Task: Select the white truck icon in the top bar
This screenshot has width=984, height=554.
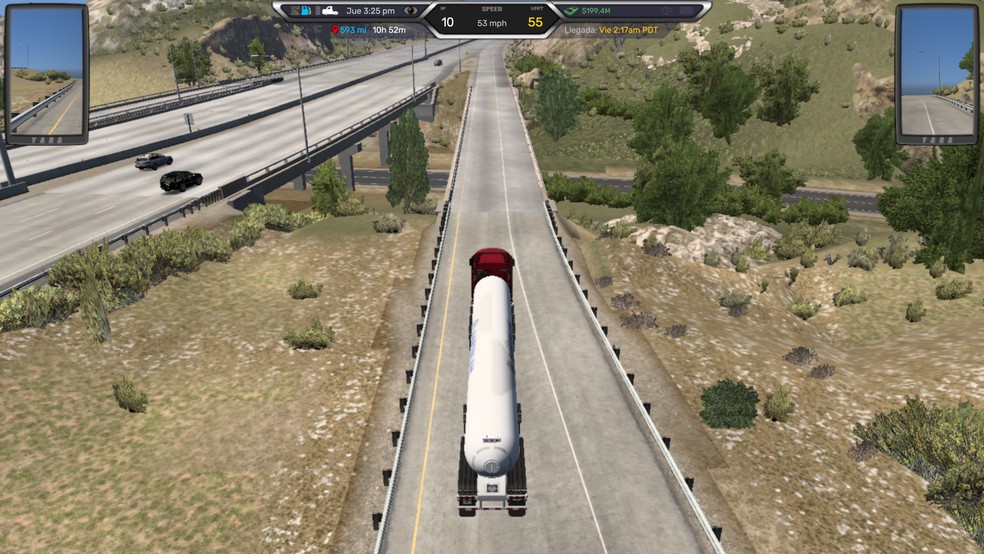Action: point(330,10)
